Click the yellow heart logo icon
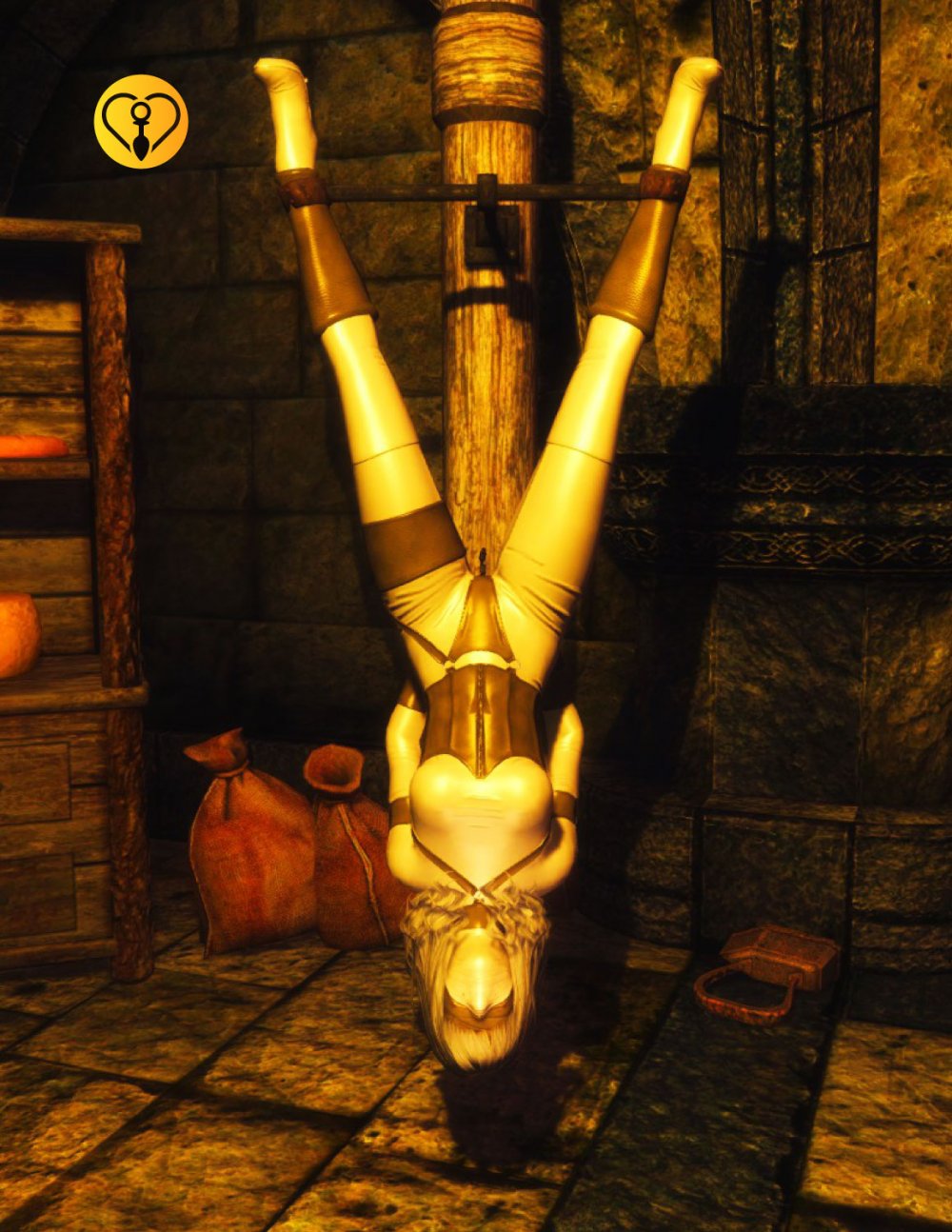This screenshot has width=952, height=1232. (141, 122)
